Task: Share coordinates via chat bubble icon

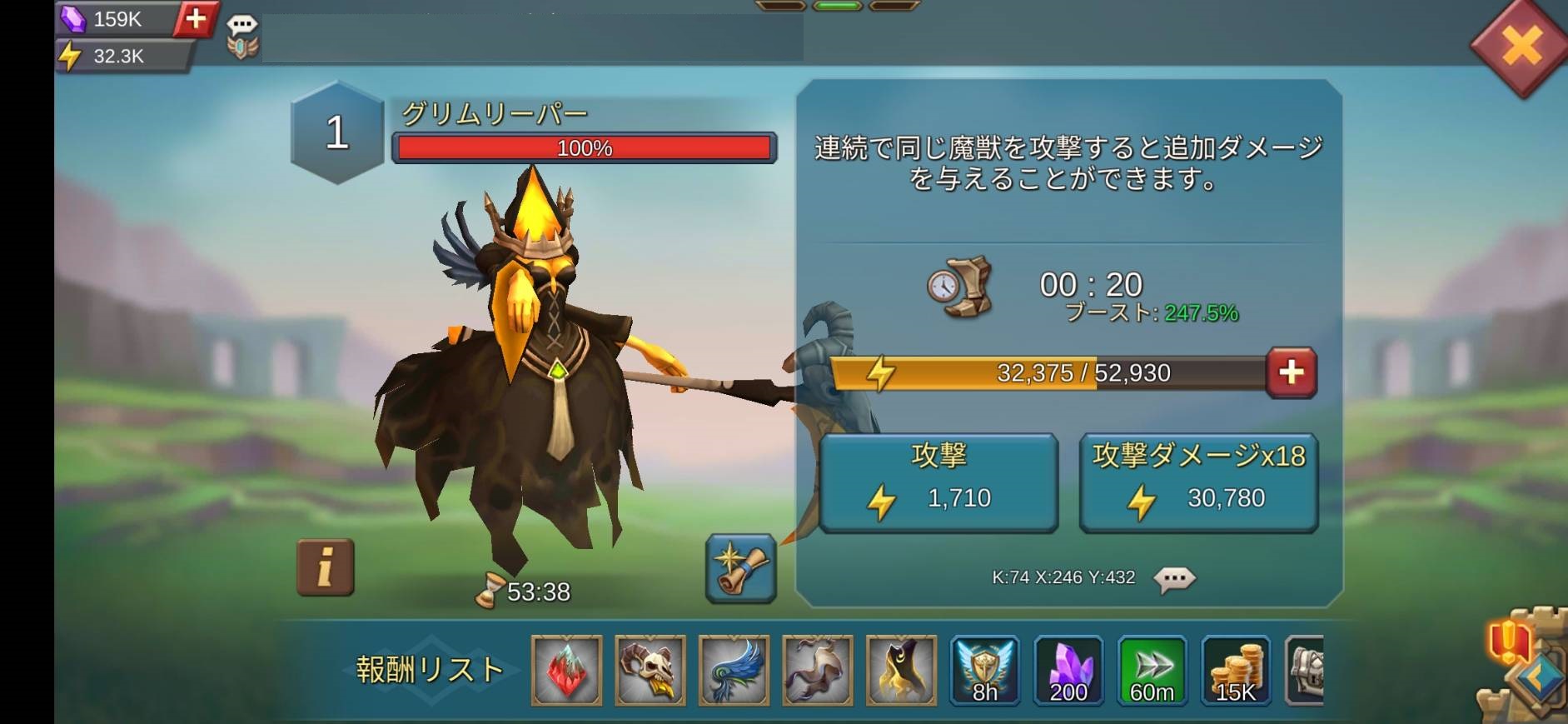Action: (x=1174, y=578)
